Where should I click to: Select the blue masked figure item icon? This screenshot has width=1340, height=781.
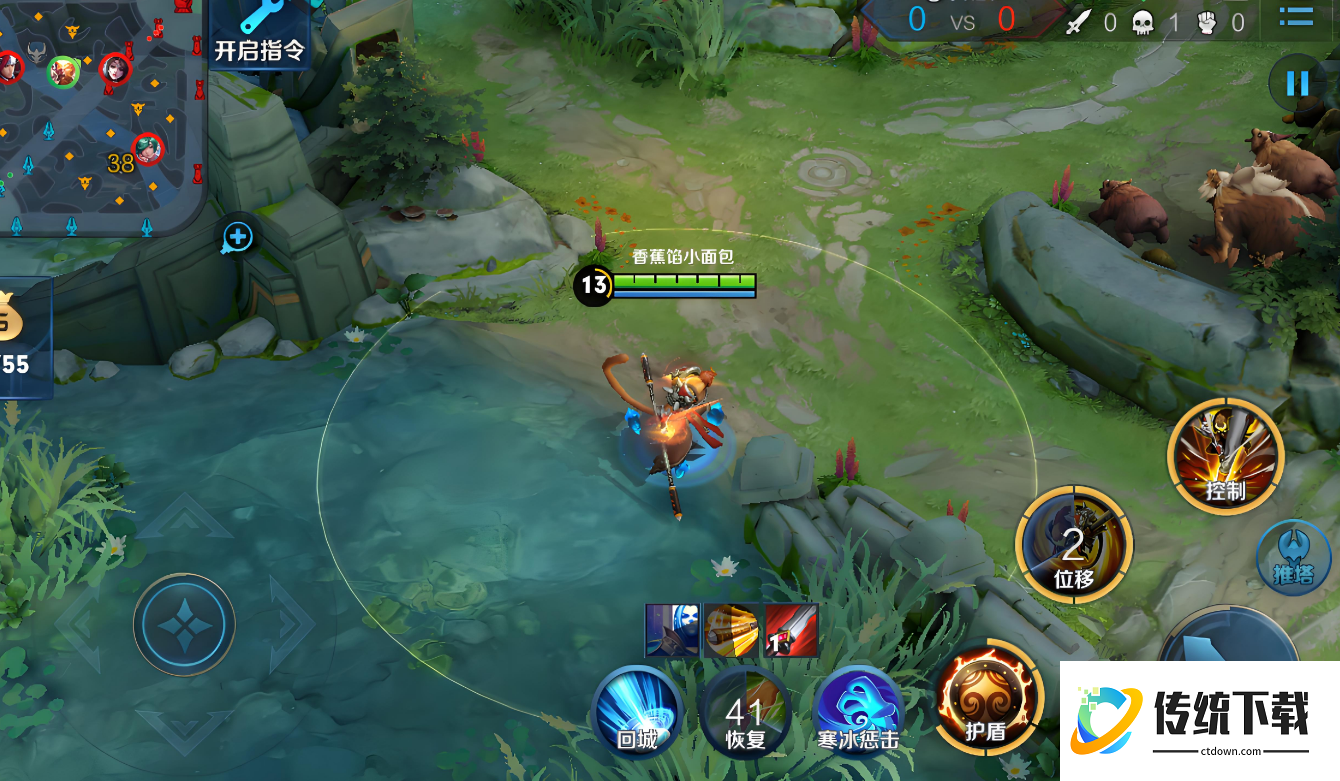point(672,631)
